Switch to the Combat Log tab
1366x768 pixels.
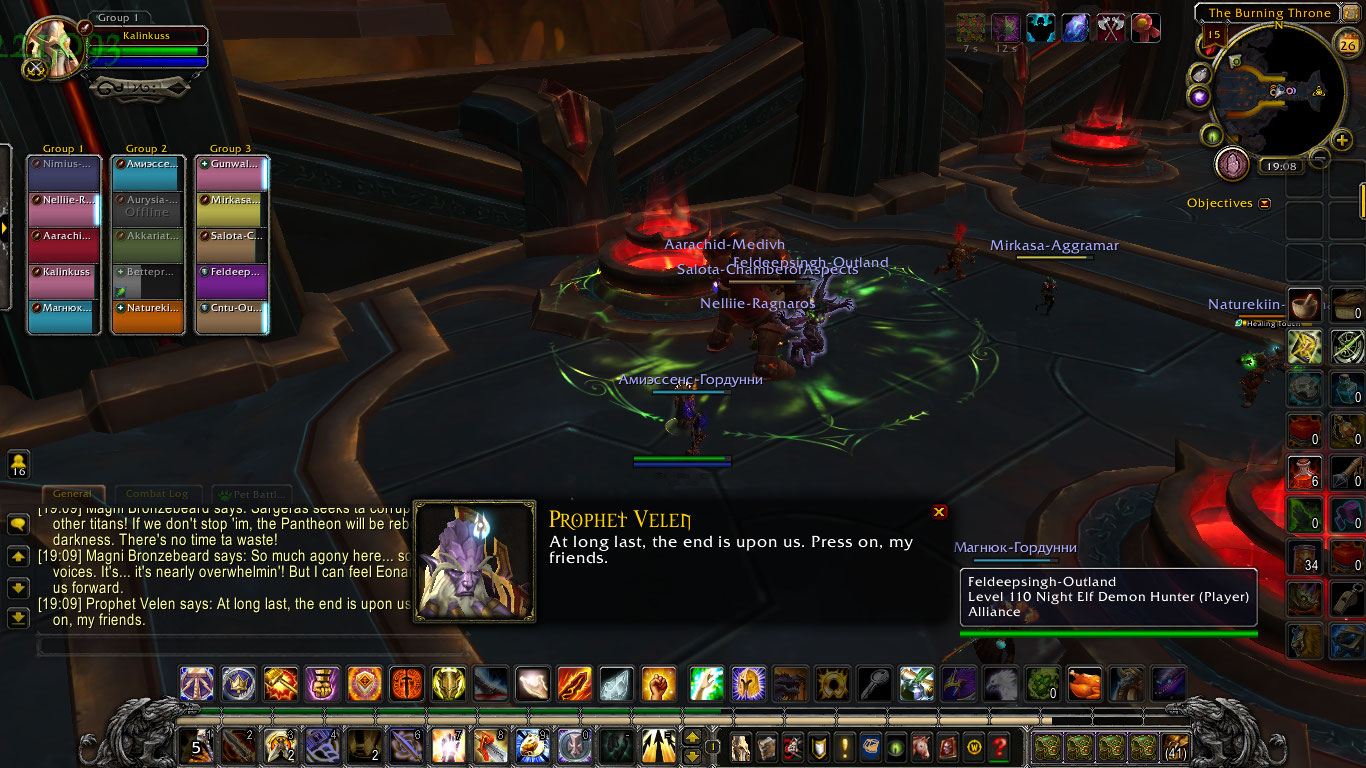pyautogui.click(x=158, y=493)
